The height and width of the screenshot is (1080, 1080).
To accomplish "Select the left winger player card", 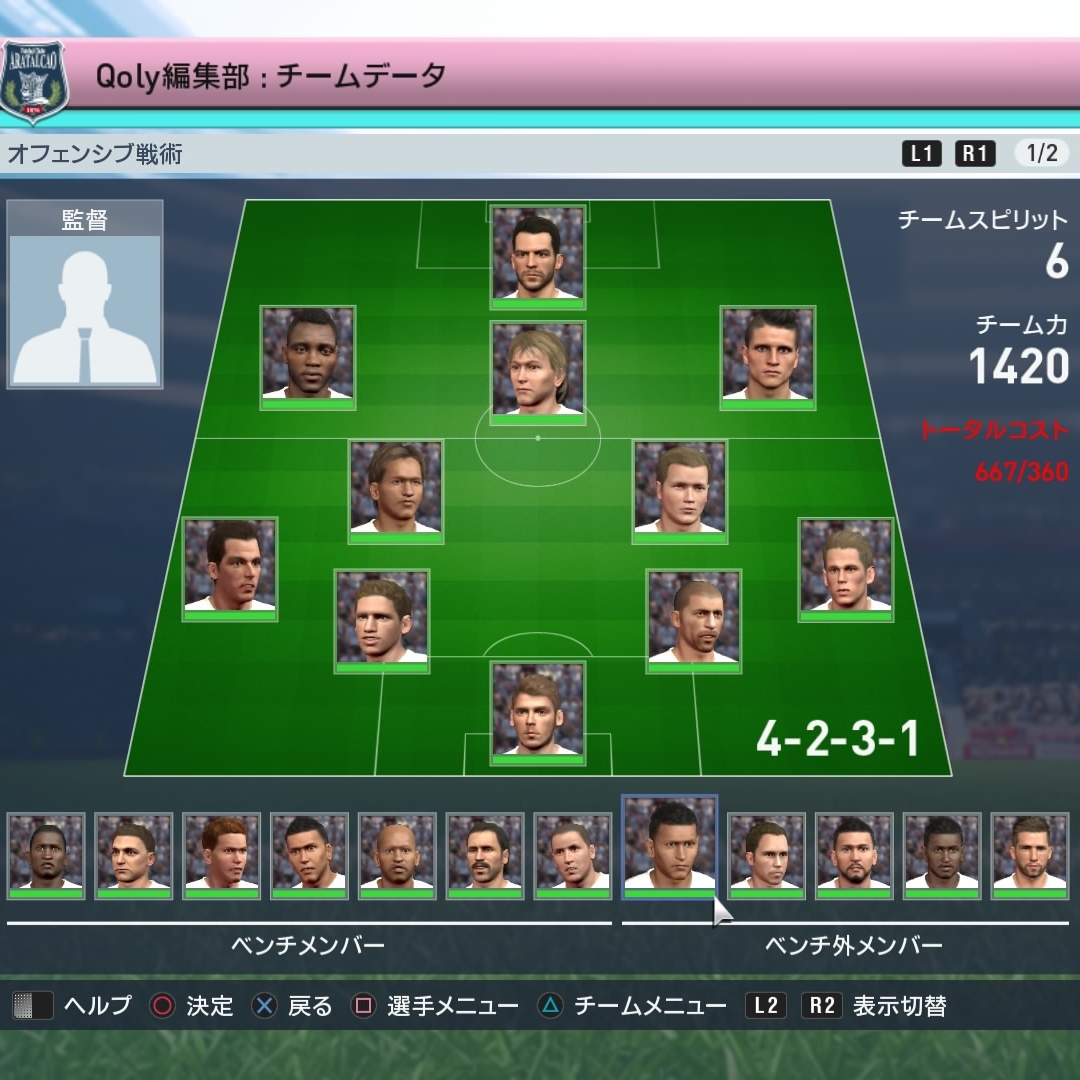I will click(307, 357).
